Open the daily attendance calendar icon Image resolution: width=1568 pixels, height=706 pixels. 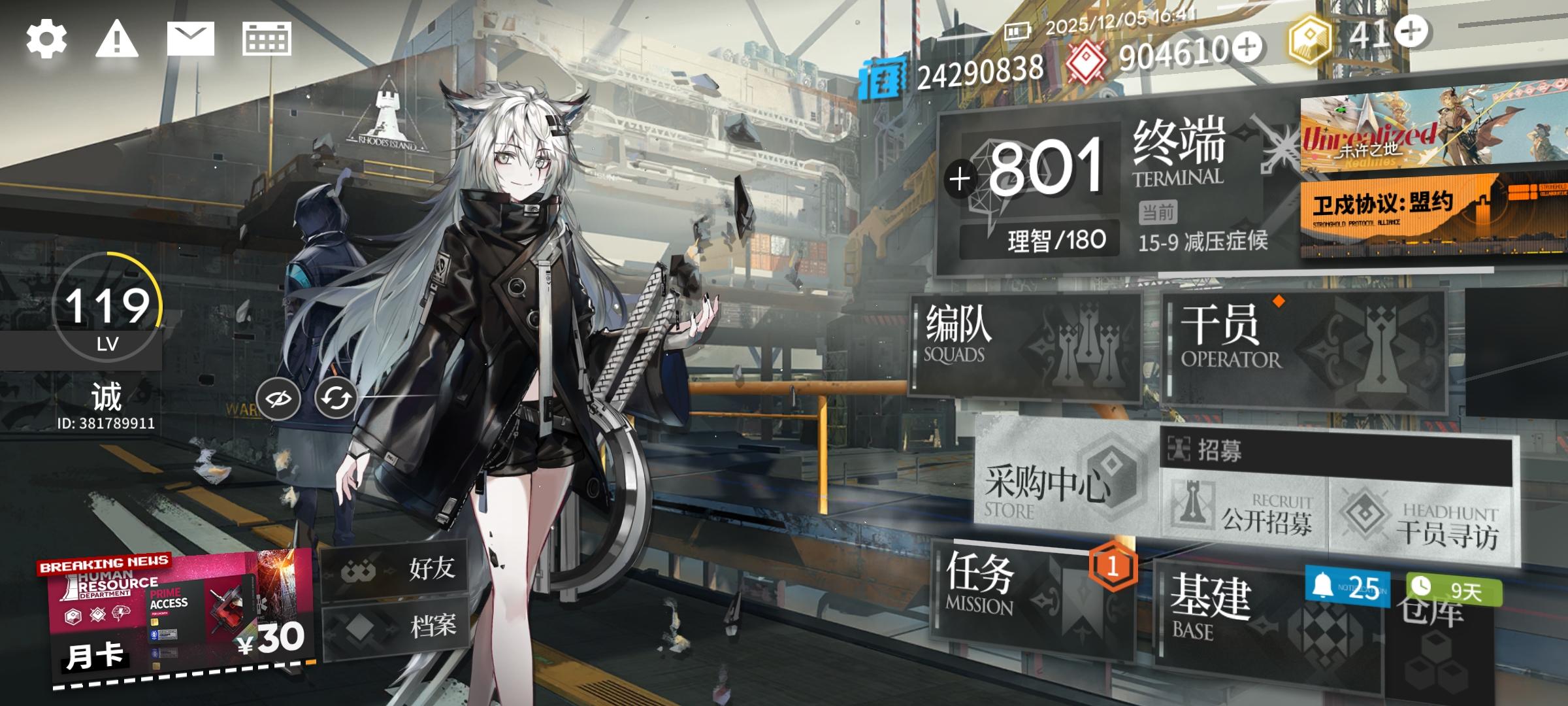point(266,39)
